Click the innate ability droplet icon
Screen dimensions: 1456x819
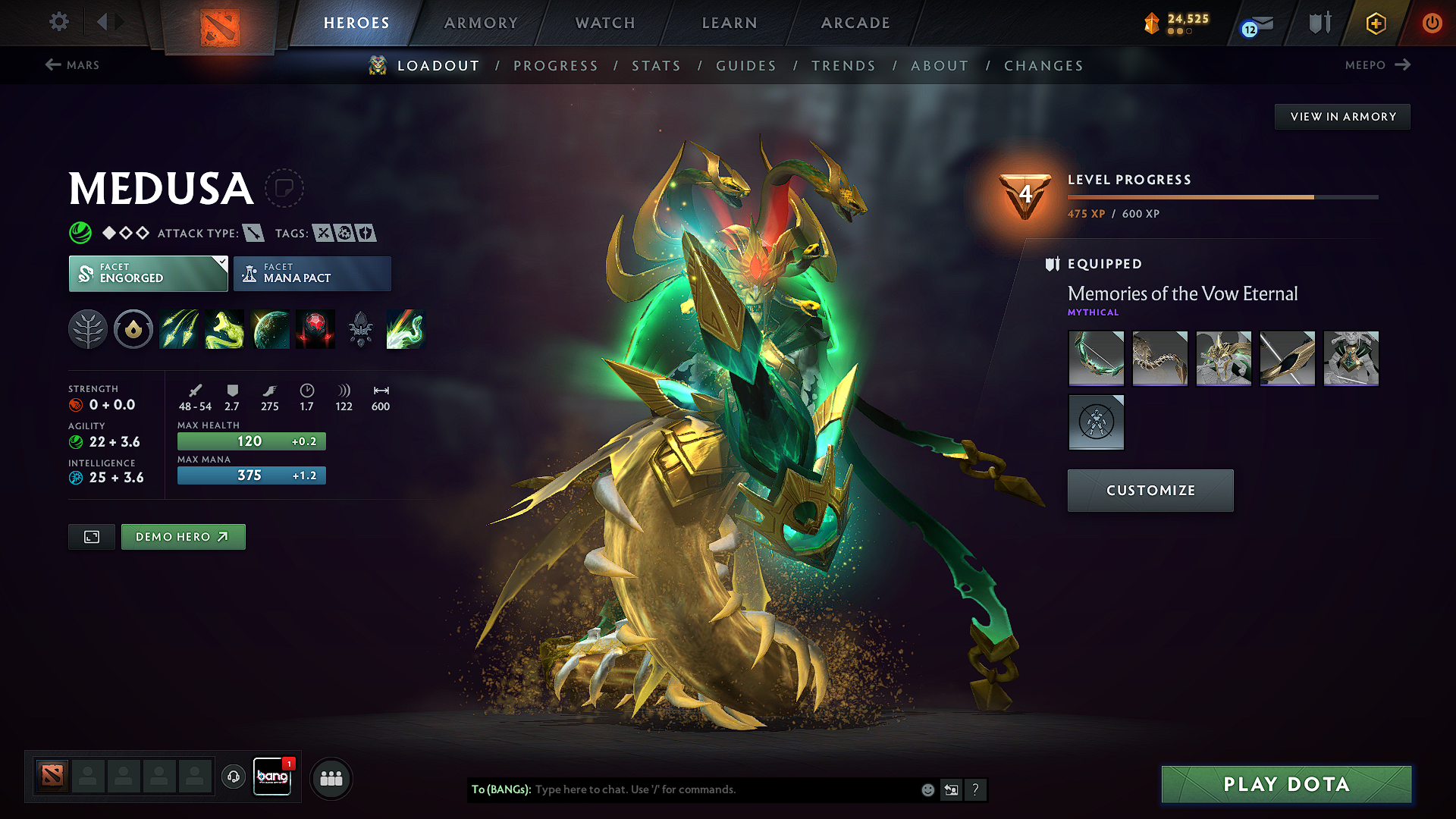(x=133, y=329)
